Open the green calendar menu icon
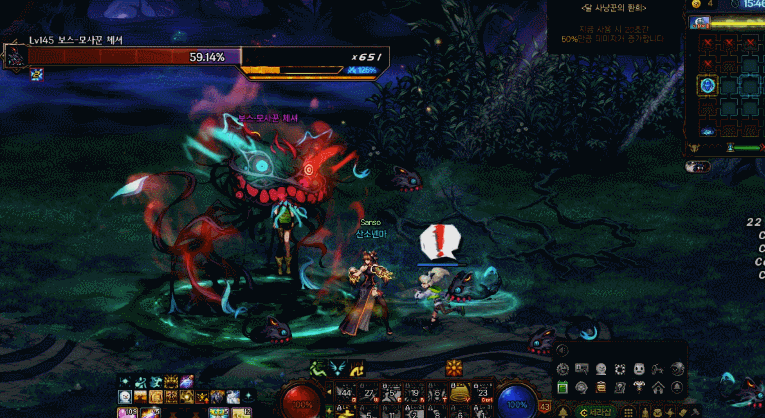 (563, 388)
